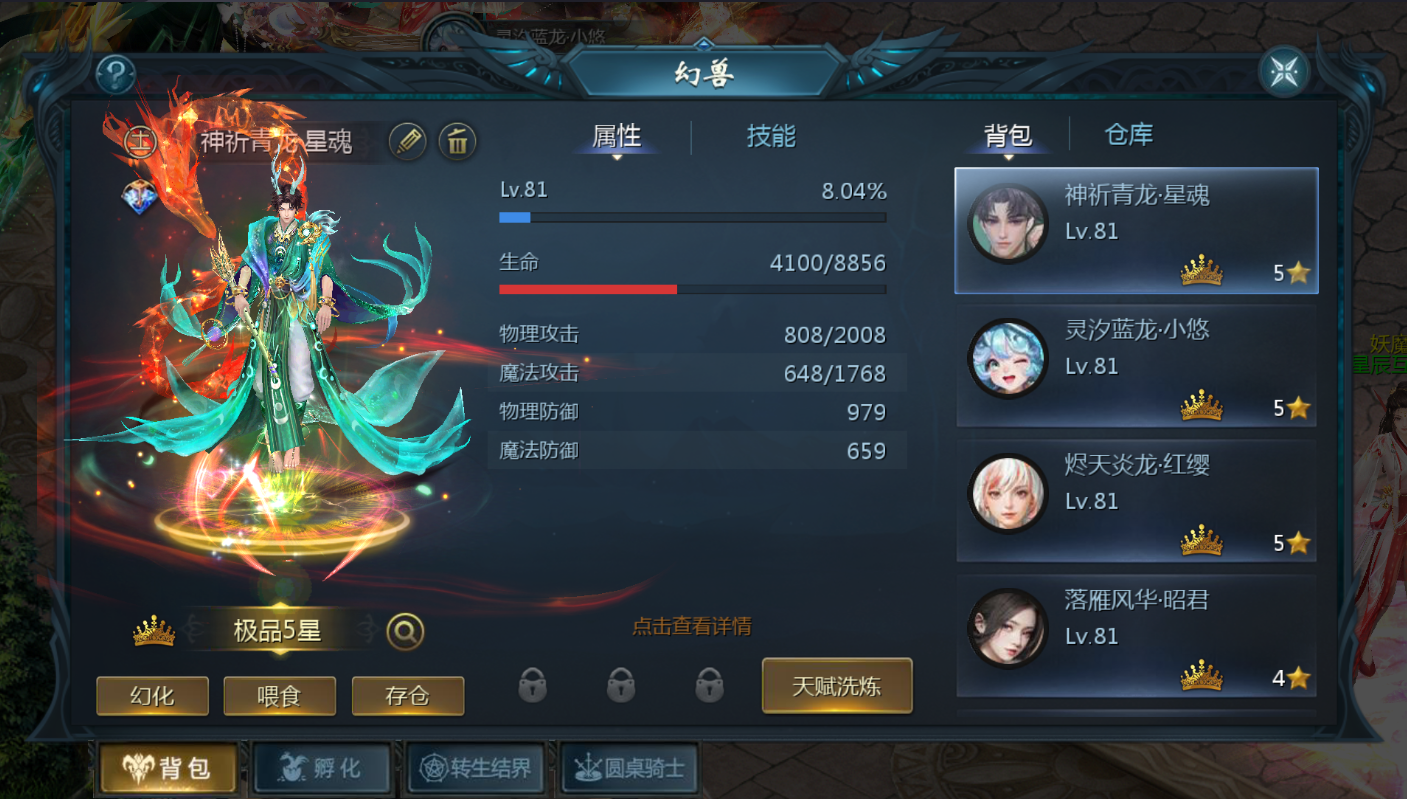Image resolution: width=1407 pixels, height=799 pixels.
Task: Select 灵汐蓝龙·小悠 from the pet list
Action: (x=1136, y=367)
